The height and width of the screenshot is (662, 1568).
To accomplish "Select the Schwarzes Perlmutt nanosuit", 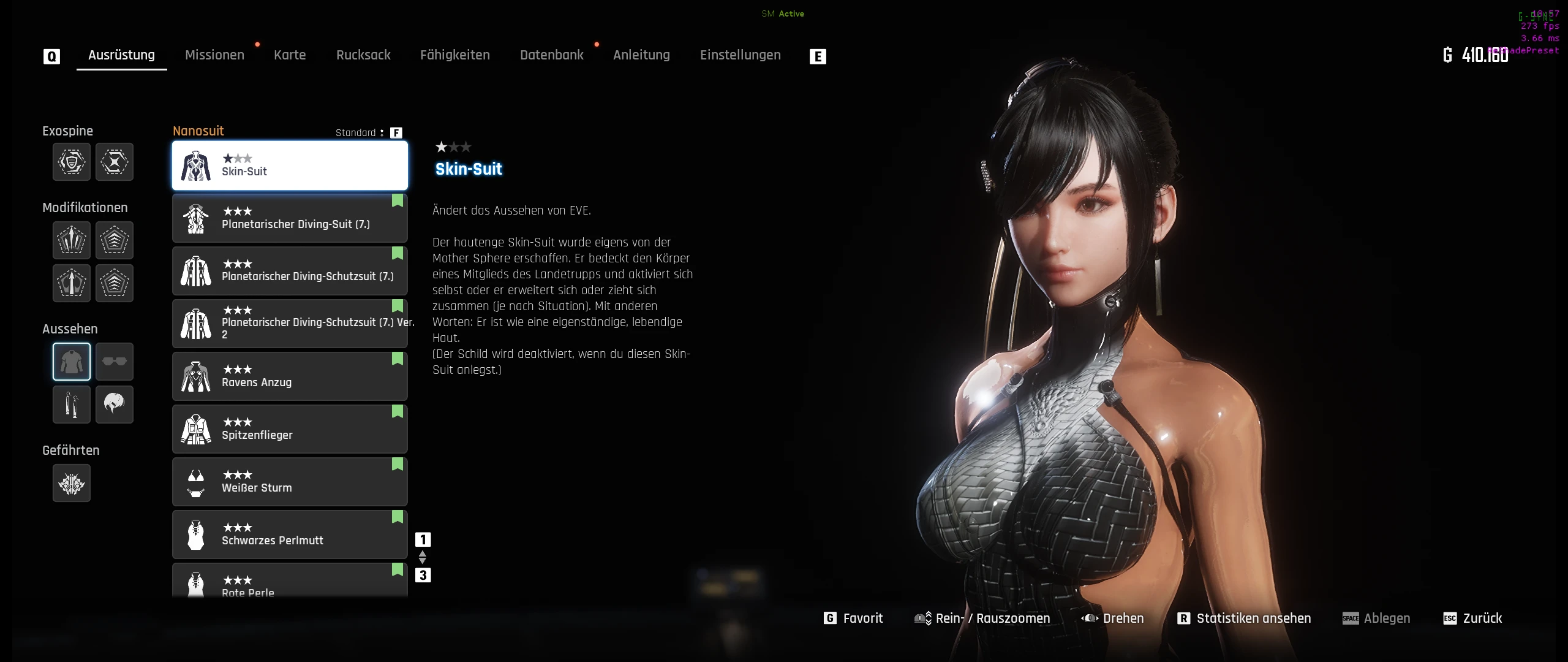I will (290, 535).
